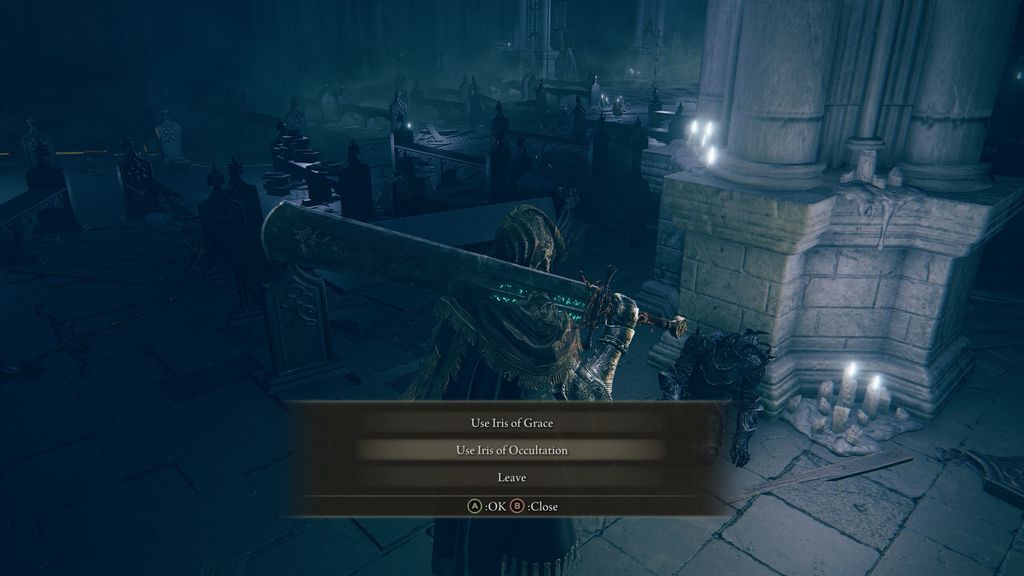Pick the Leave option
Viewport: 1024px width, 576px height.
click(511, 478)
